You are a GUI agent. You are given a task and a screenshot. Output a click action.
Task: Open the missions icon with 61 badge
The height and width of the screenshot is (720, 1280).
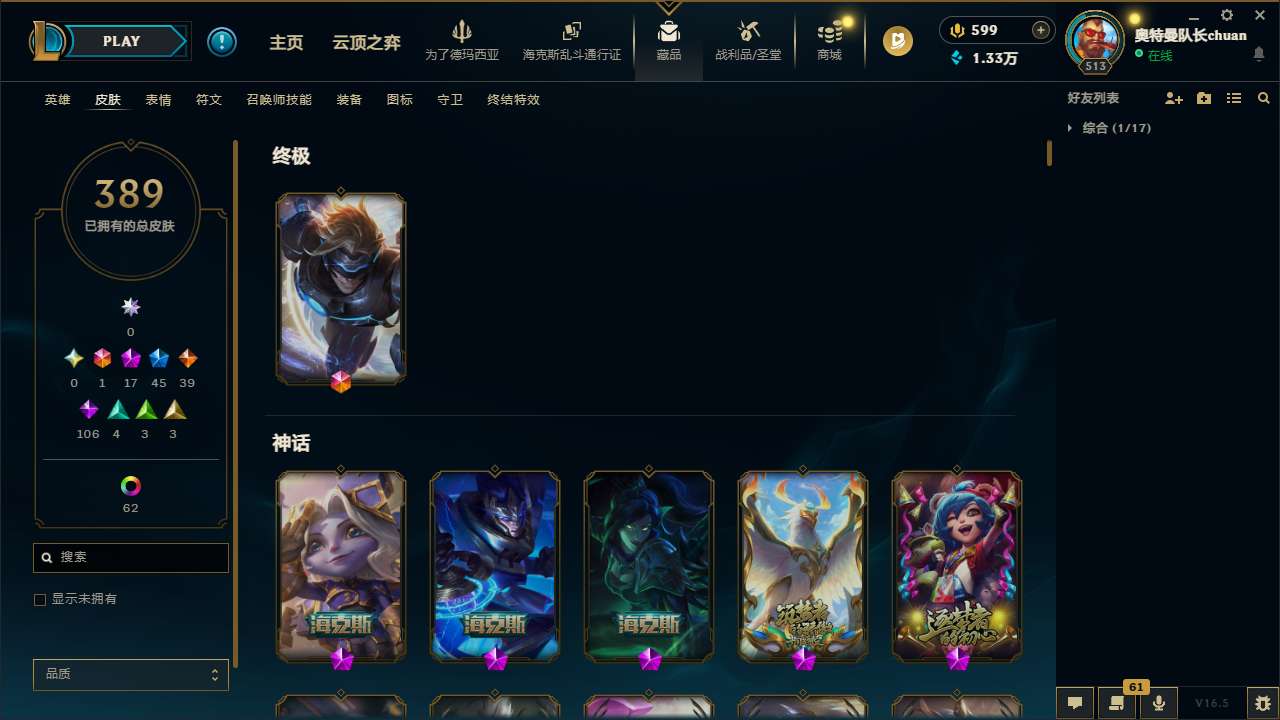1114,703
